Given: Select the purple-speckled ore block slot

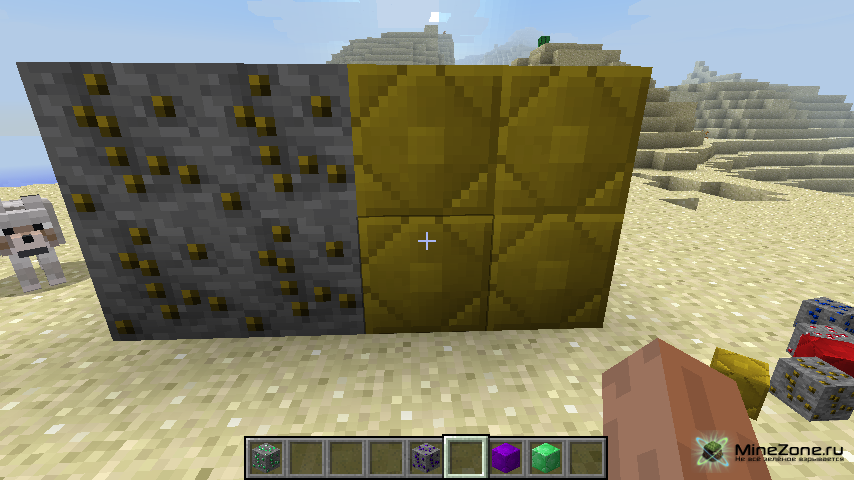Looking at the screenshot, I should point(425,457).
